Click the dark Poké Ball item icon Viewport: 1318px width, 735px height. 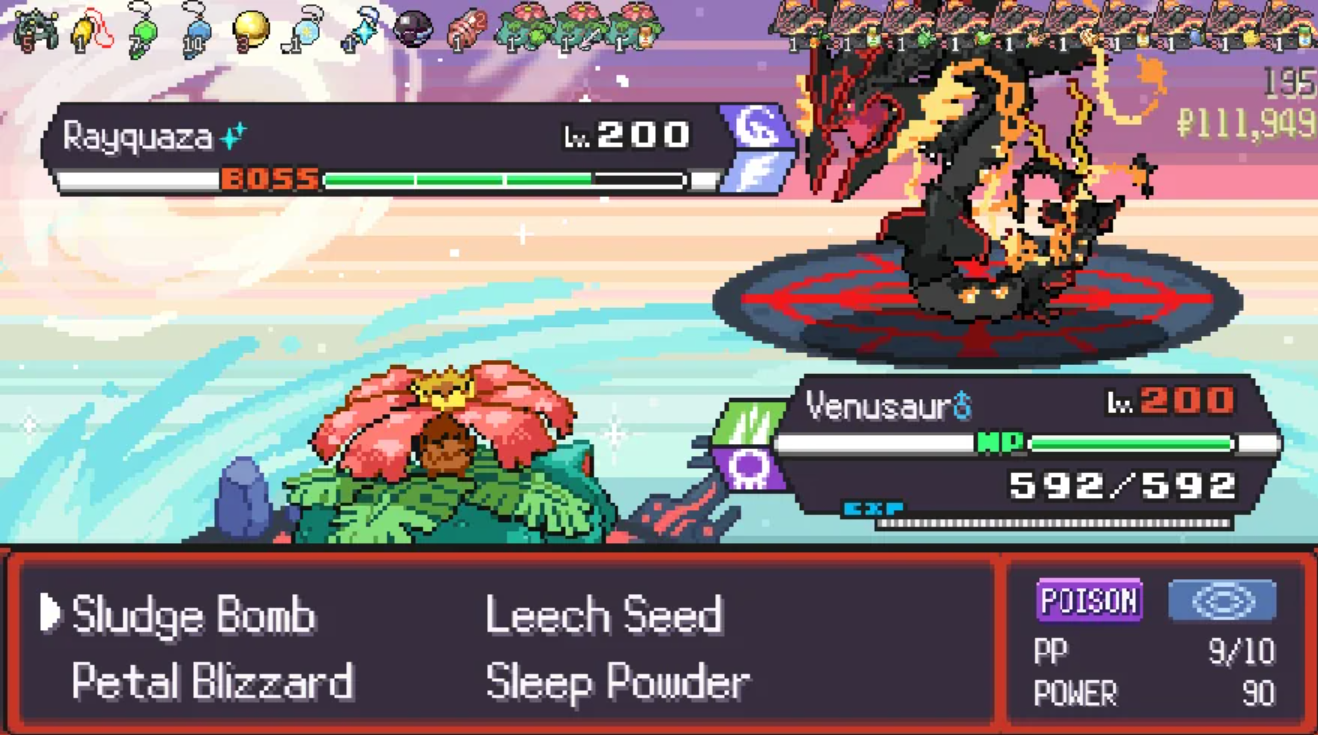pos(412,30)
